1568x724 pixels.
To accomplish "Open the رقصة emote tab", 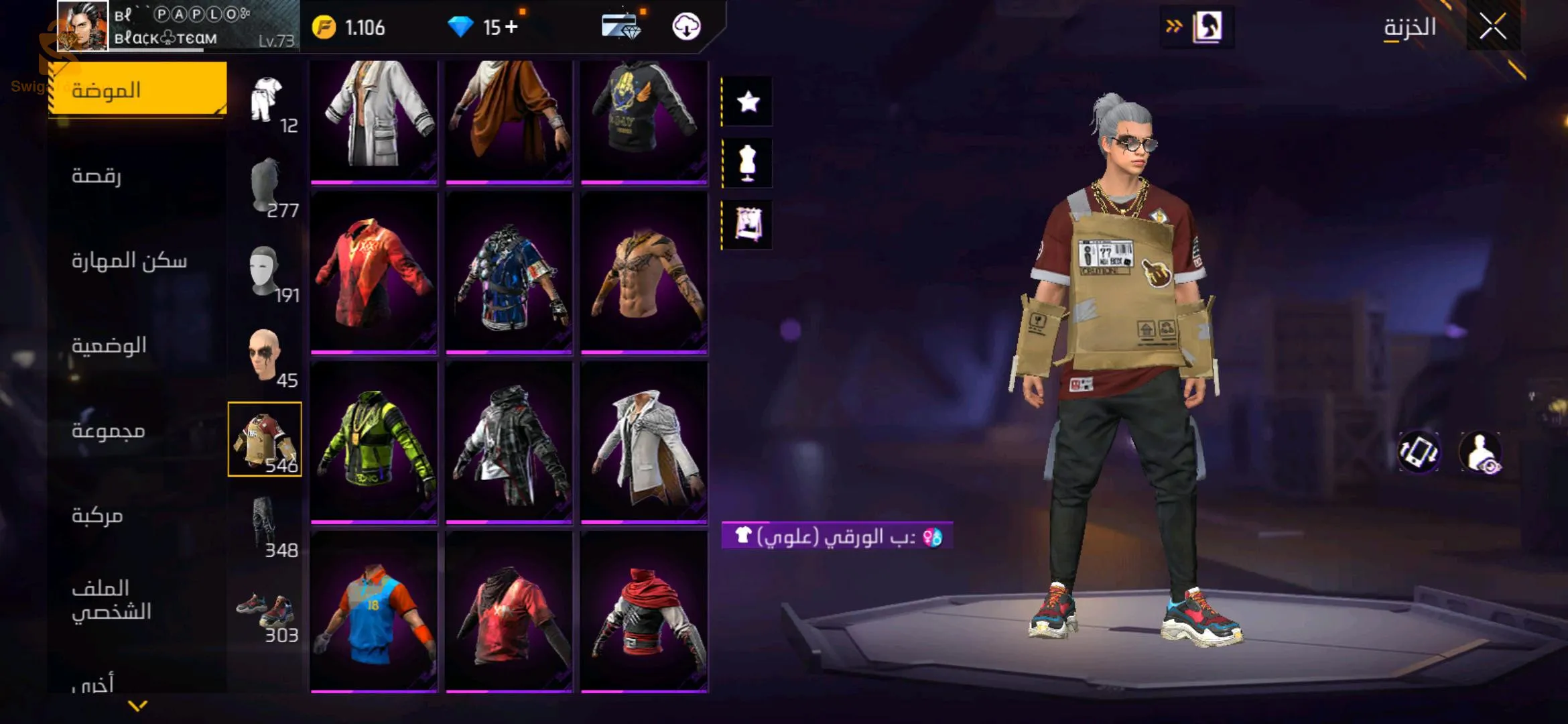I will [x=97, y=176].
